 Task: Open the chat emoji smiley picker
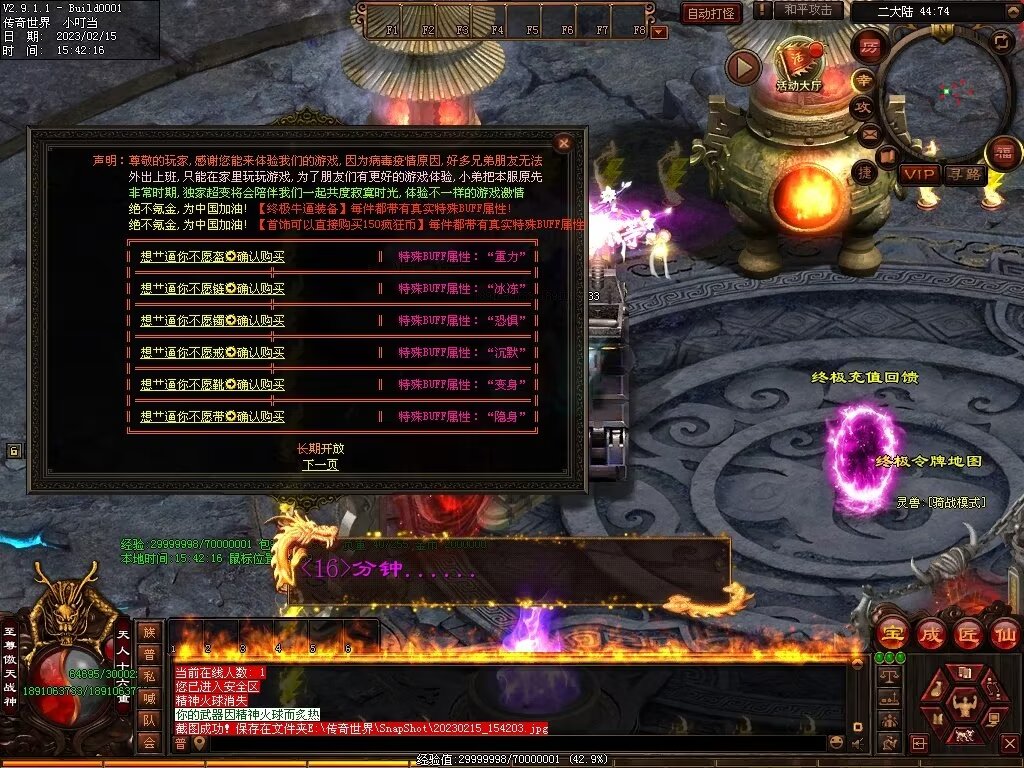pos(836,742)
